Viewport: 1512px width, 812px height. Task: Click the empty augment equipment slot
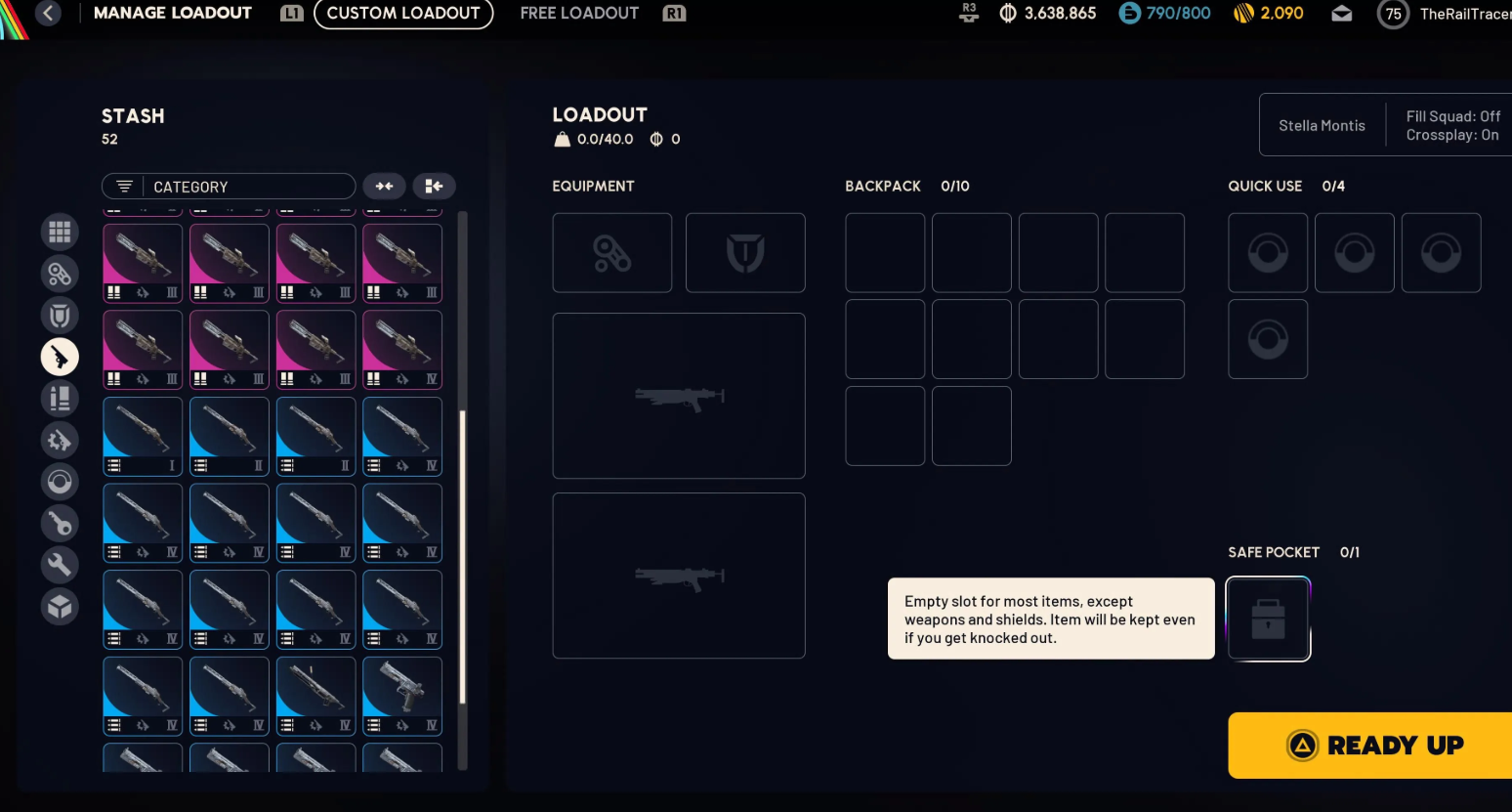coord(612,253)
